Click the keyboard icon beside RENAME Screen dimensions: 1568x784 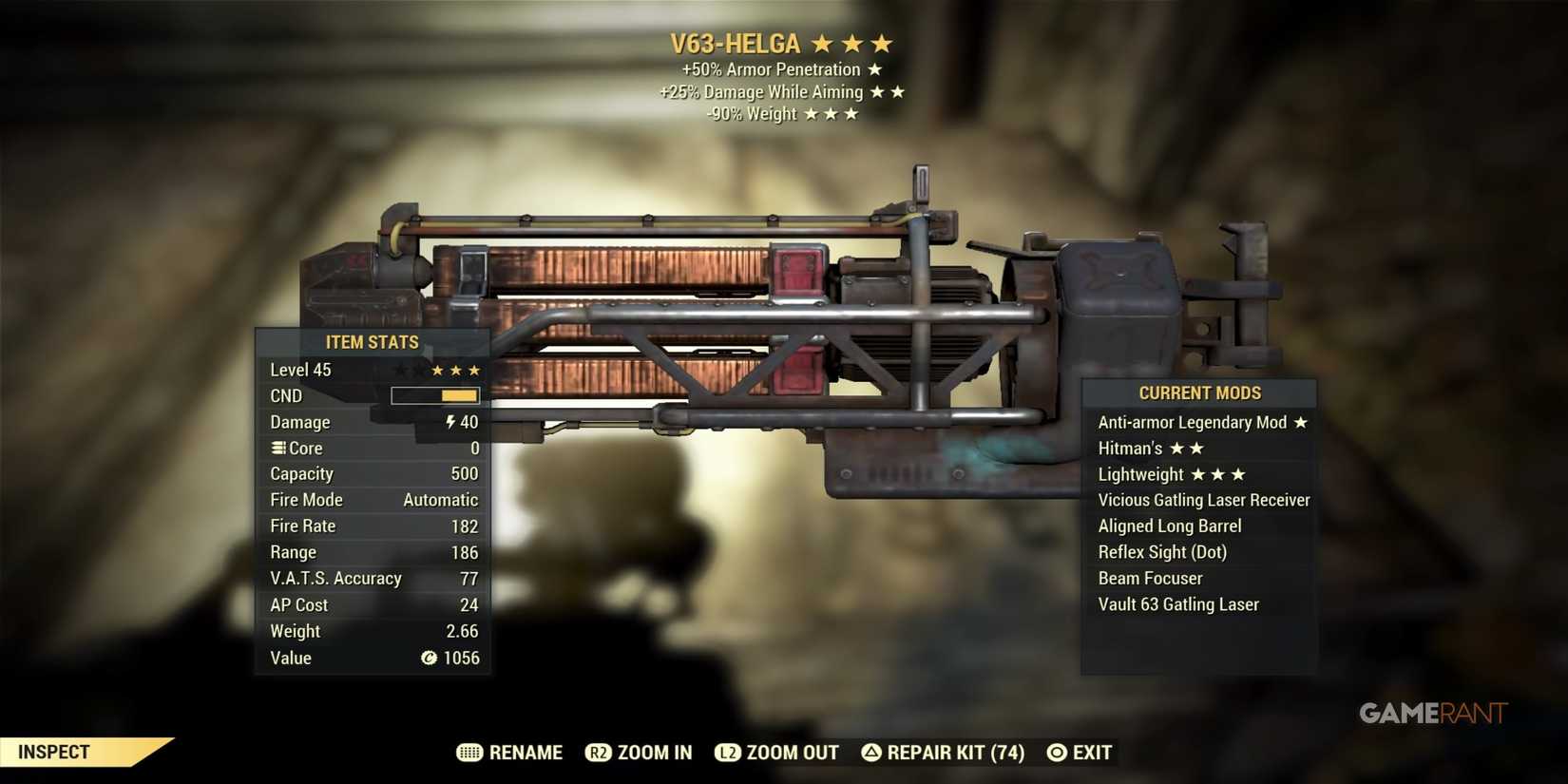(x=469, y=752)
